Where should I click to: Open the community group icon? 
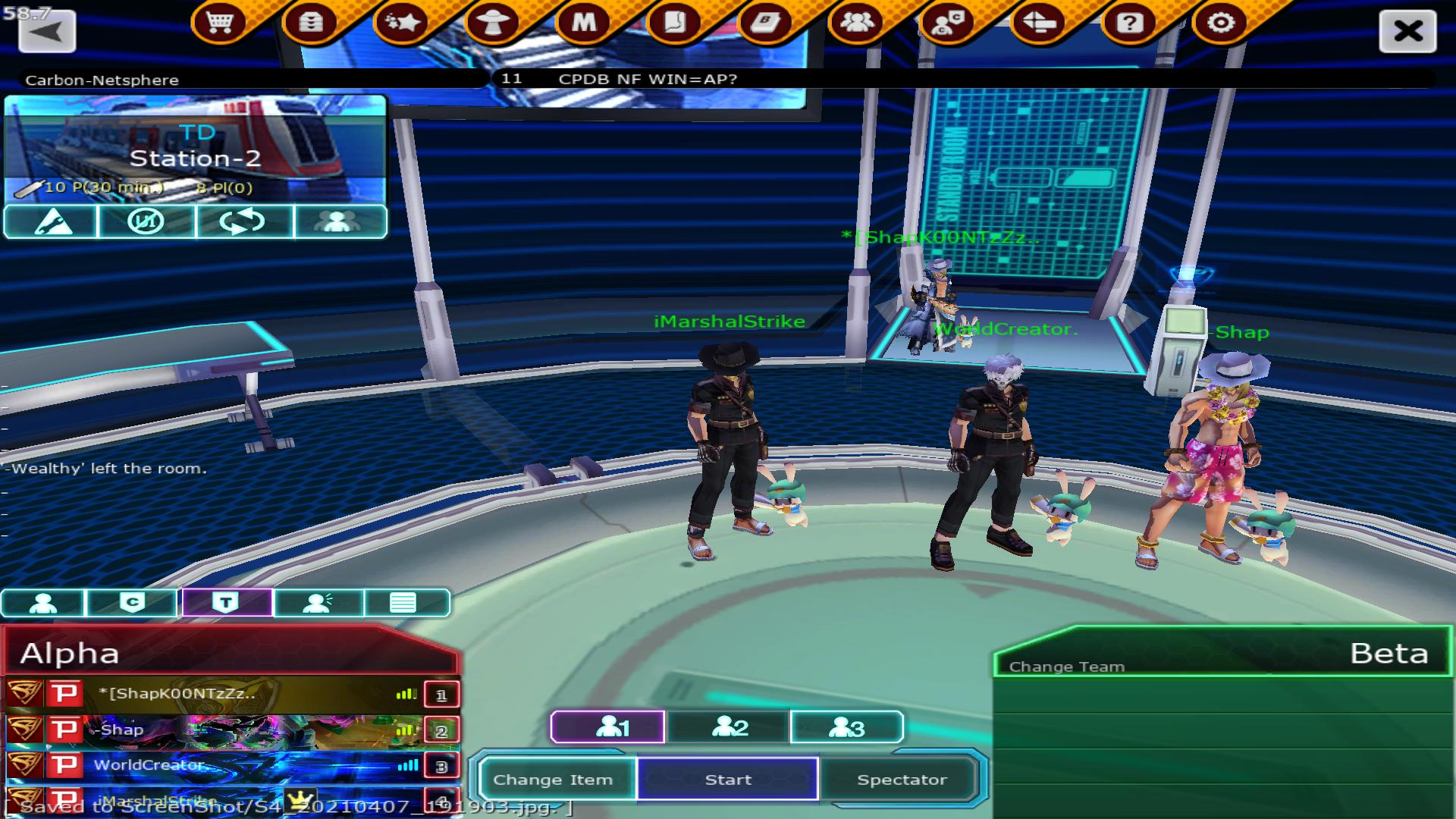[857, 23]
